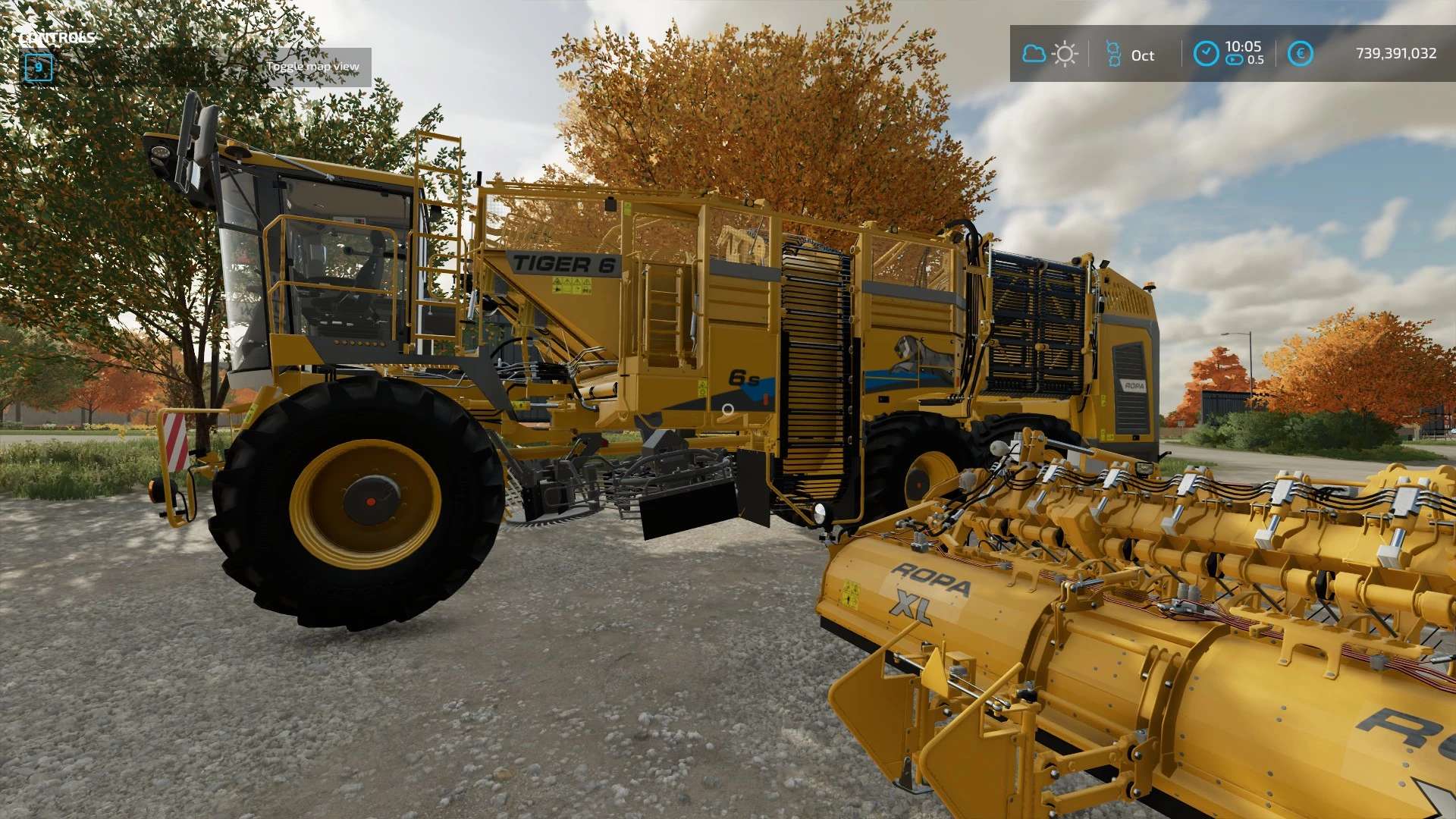The image size is (1456, 819).
Task: Click the sun weather forecast icon
Action: 1065,54
